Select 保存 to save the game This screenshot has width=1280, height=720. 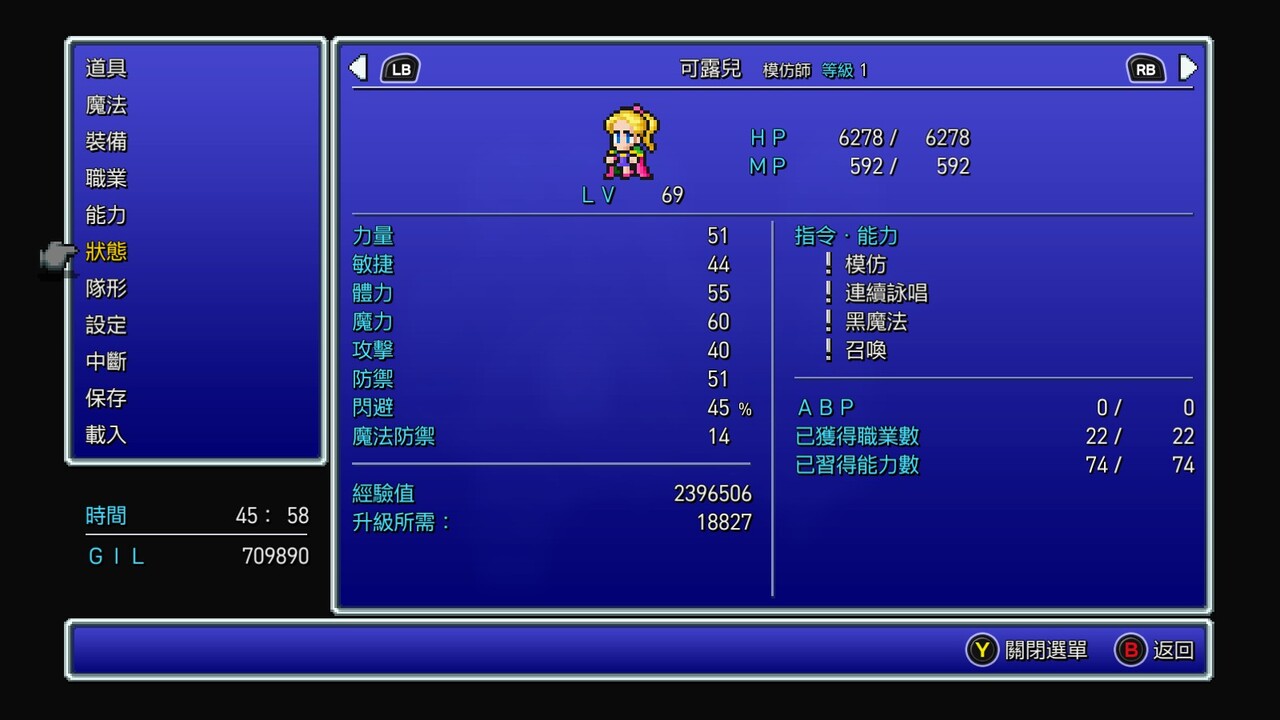106,398
